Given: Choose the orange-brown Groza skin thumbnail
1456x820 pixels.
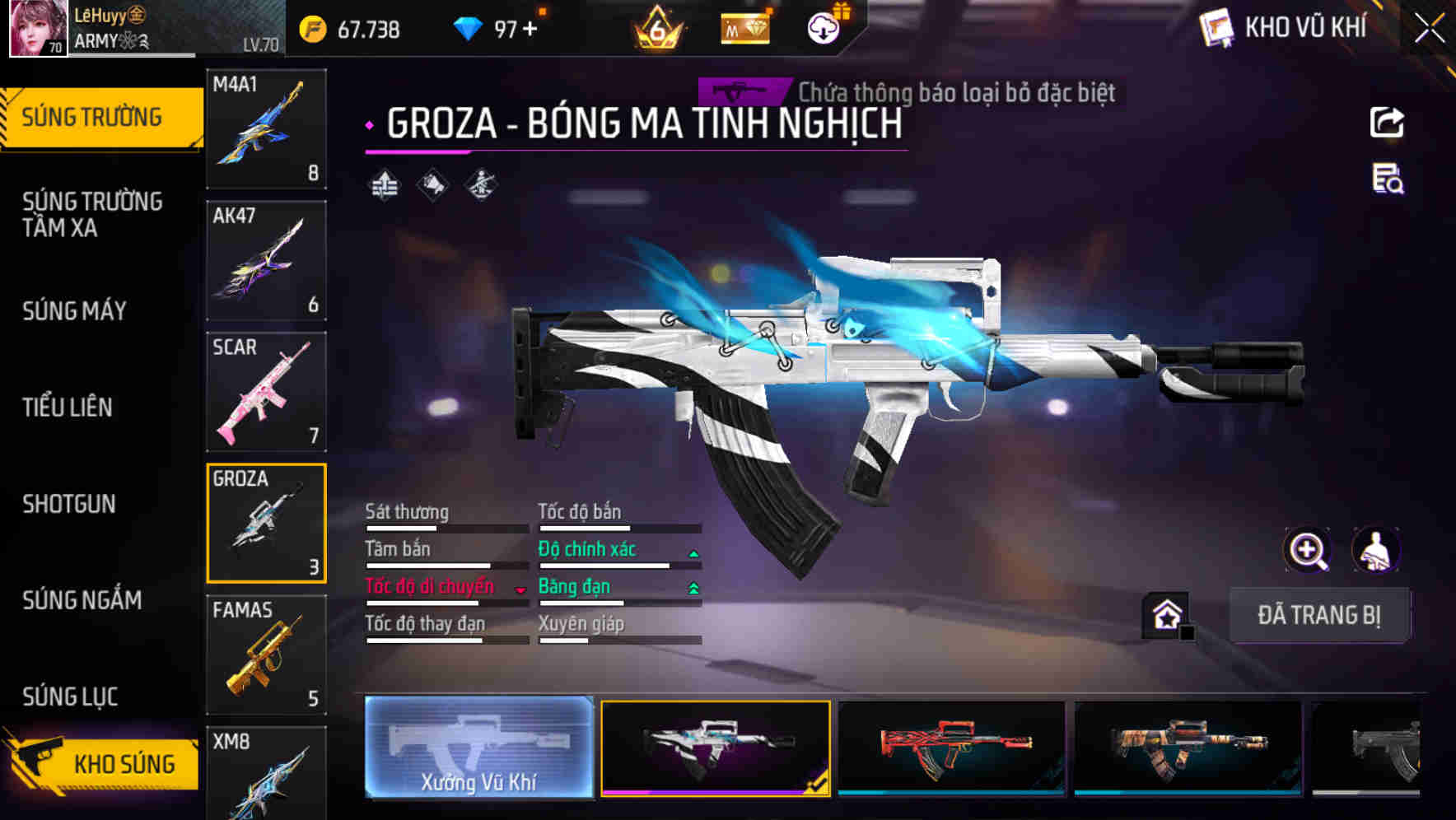Looking at the screenshot, I should [x=1188, y=748].
